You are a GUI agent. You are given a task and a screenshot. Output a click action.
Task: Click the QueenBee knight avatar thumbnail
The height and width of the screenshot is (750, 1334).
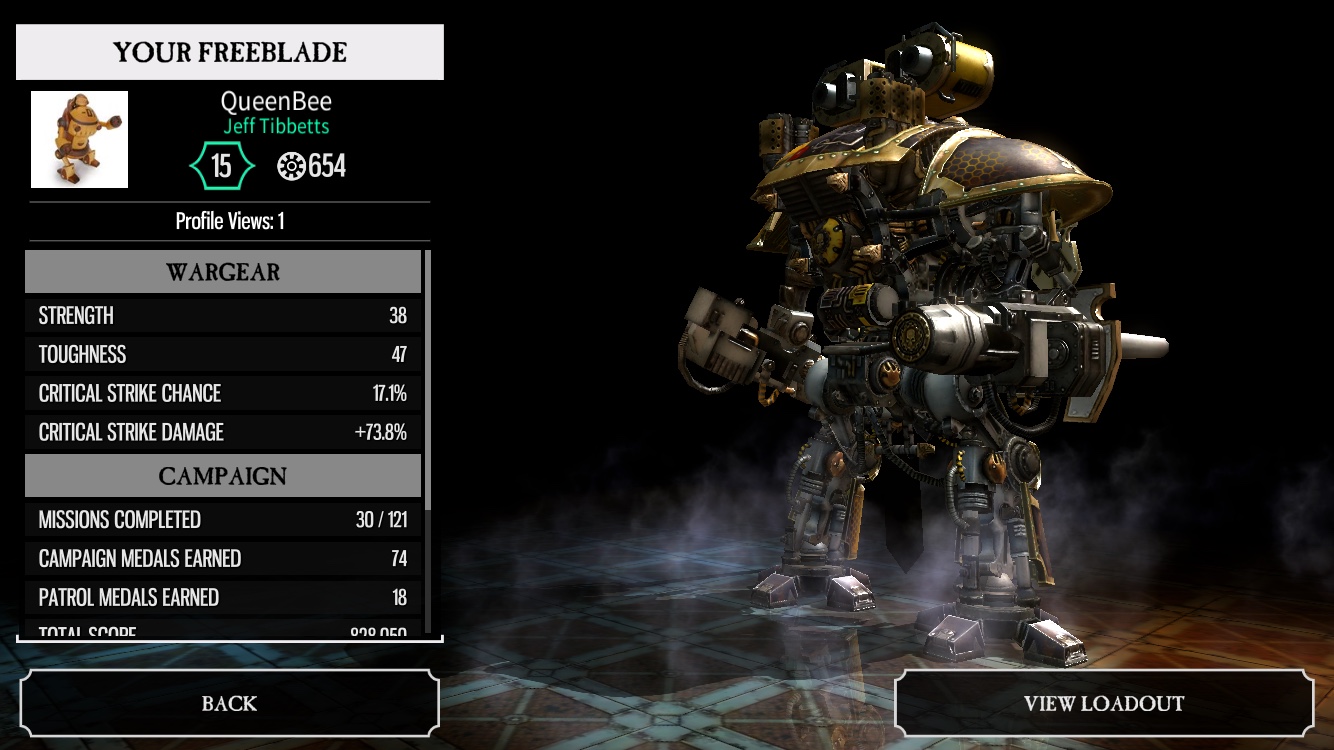click(x=80, y=139)
